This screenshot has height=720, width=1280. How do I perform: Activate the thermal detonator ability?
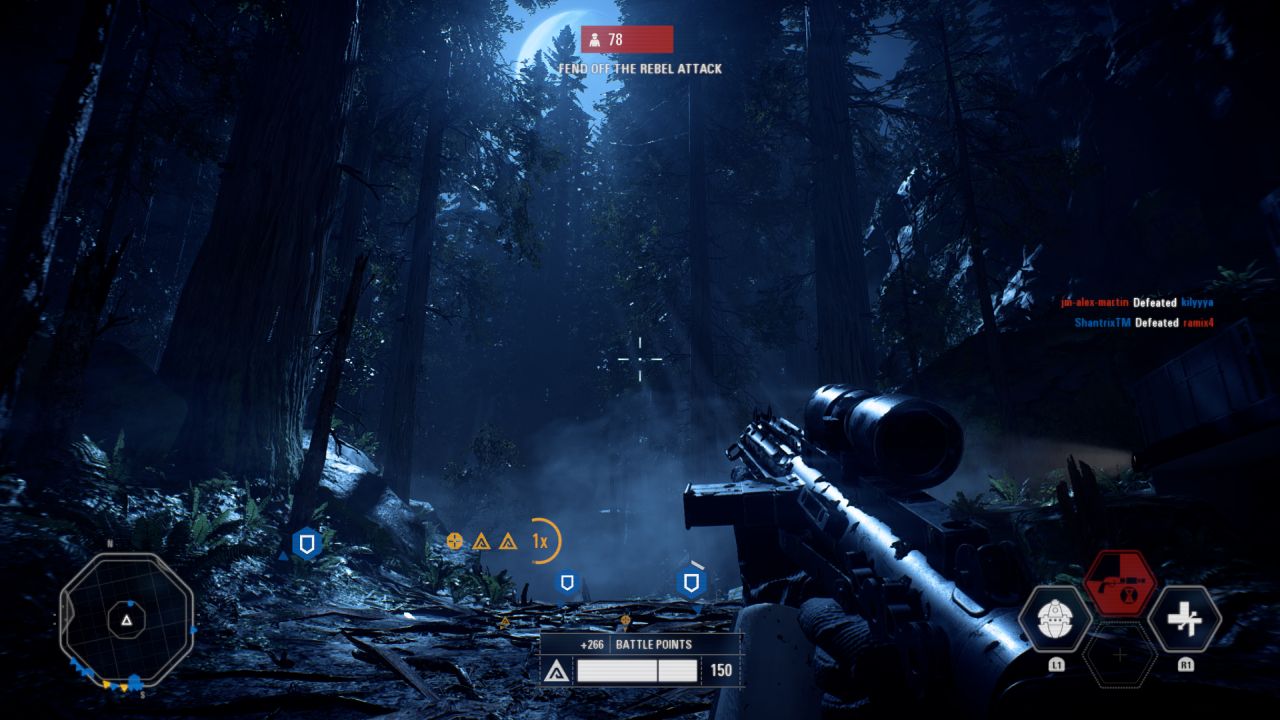pos(1054,619)
